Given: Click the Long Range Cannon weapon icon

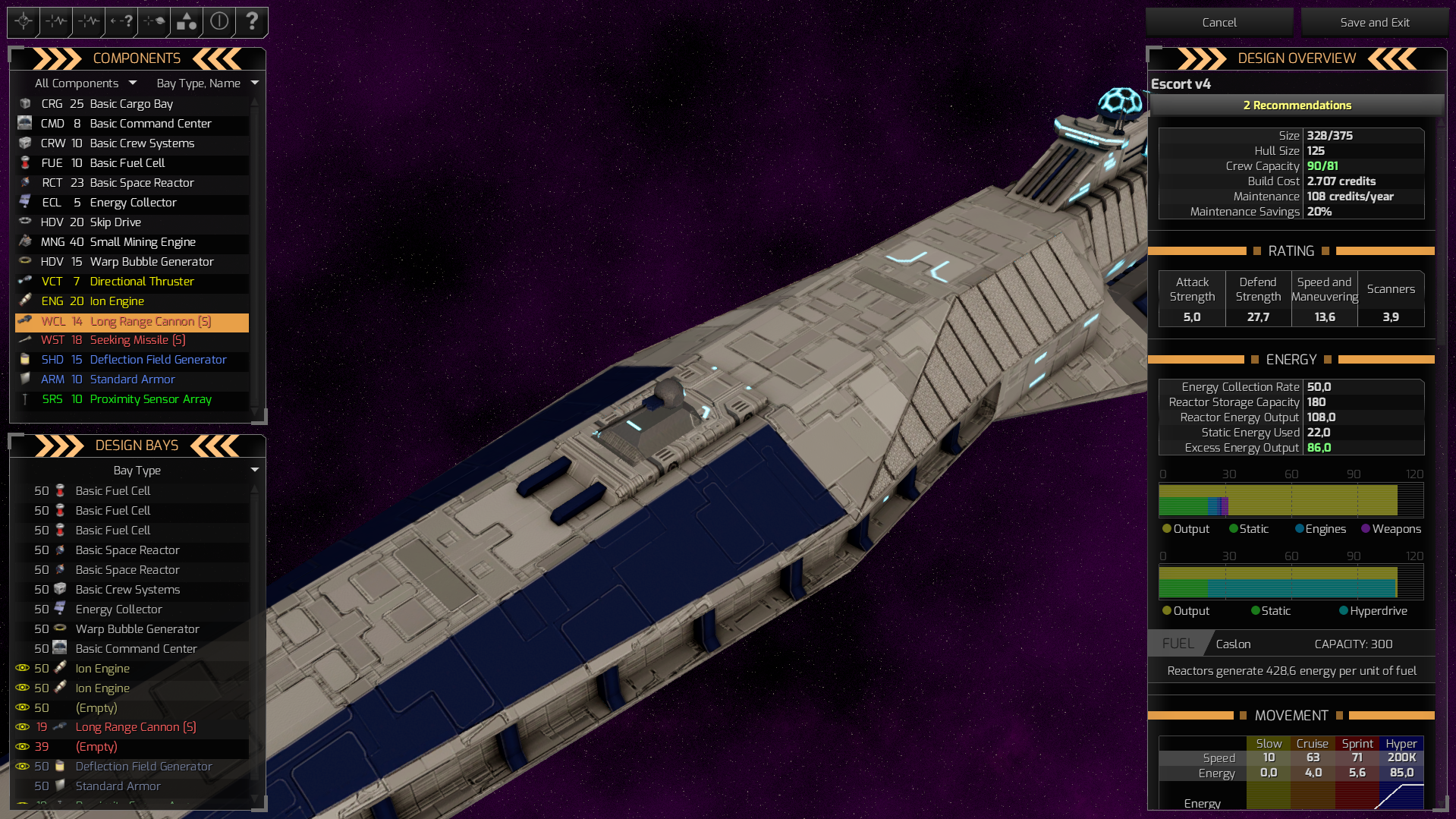Looking at the screenshot, I should click(25, 321).
